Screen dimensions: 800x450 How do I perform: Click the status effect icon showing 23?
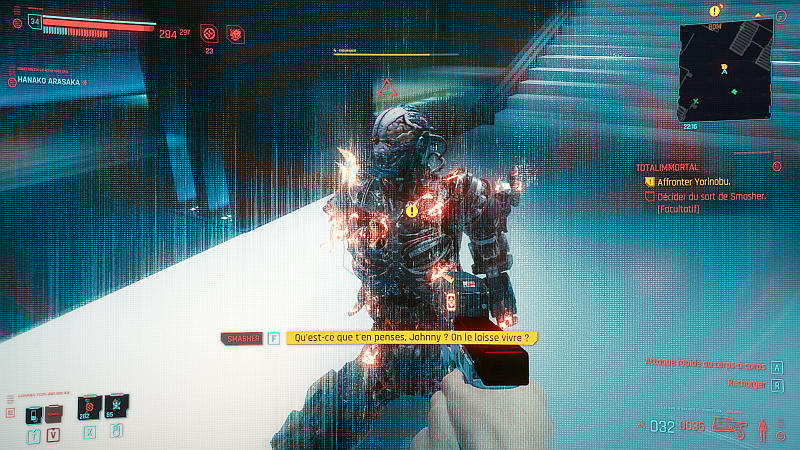coord(209,34)
